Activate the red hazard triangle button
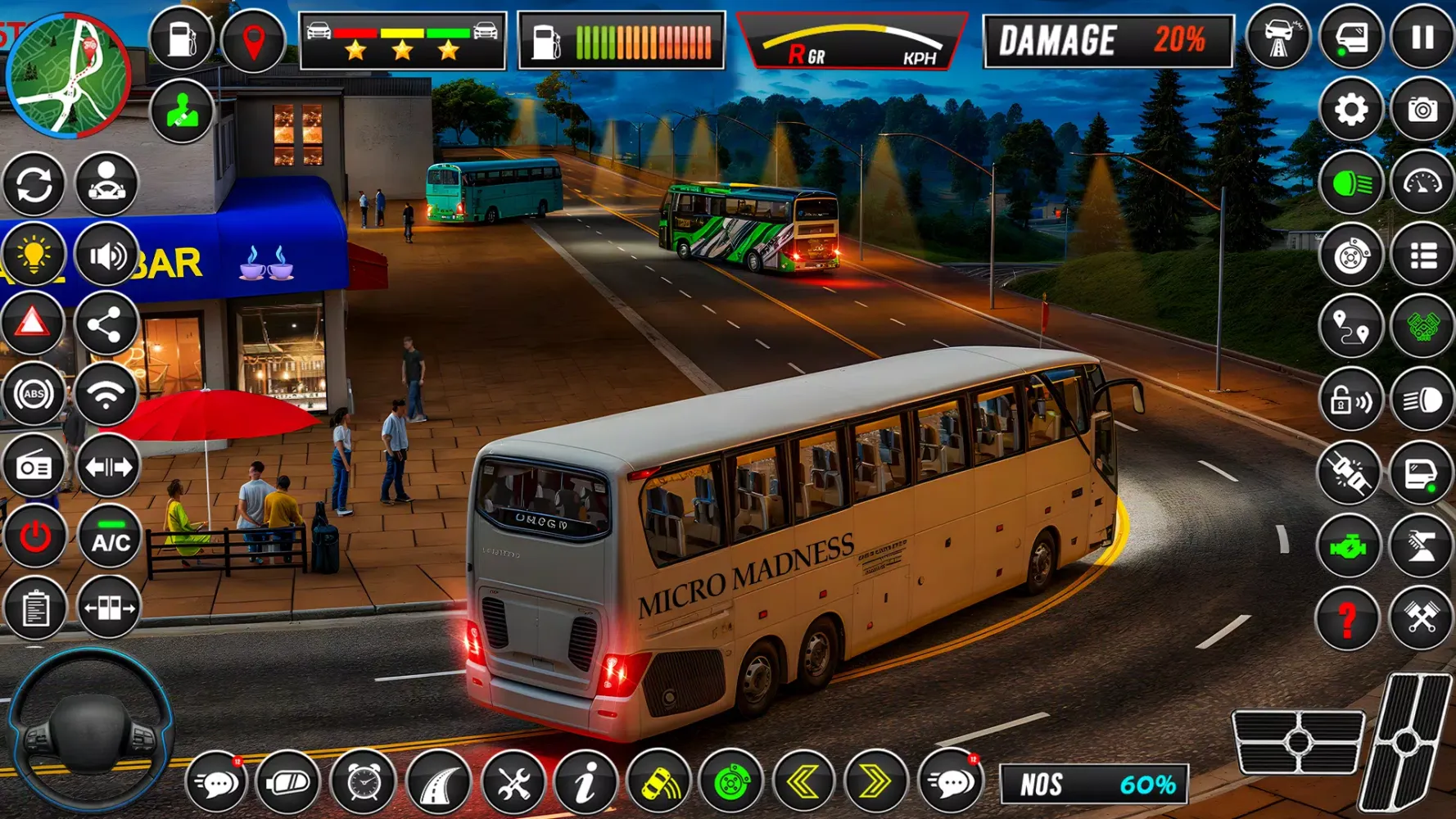Image resolution: width=1456 pixels, height=819 pixels. click(x=33, y=324)
